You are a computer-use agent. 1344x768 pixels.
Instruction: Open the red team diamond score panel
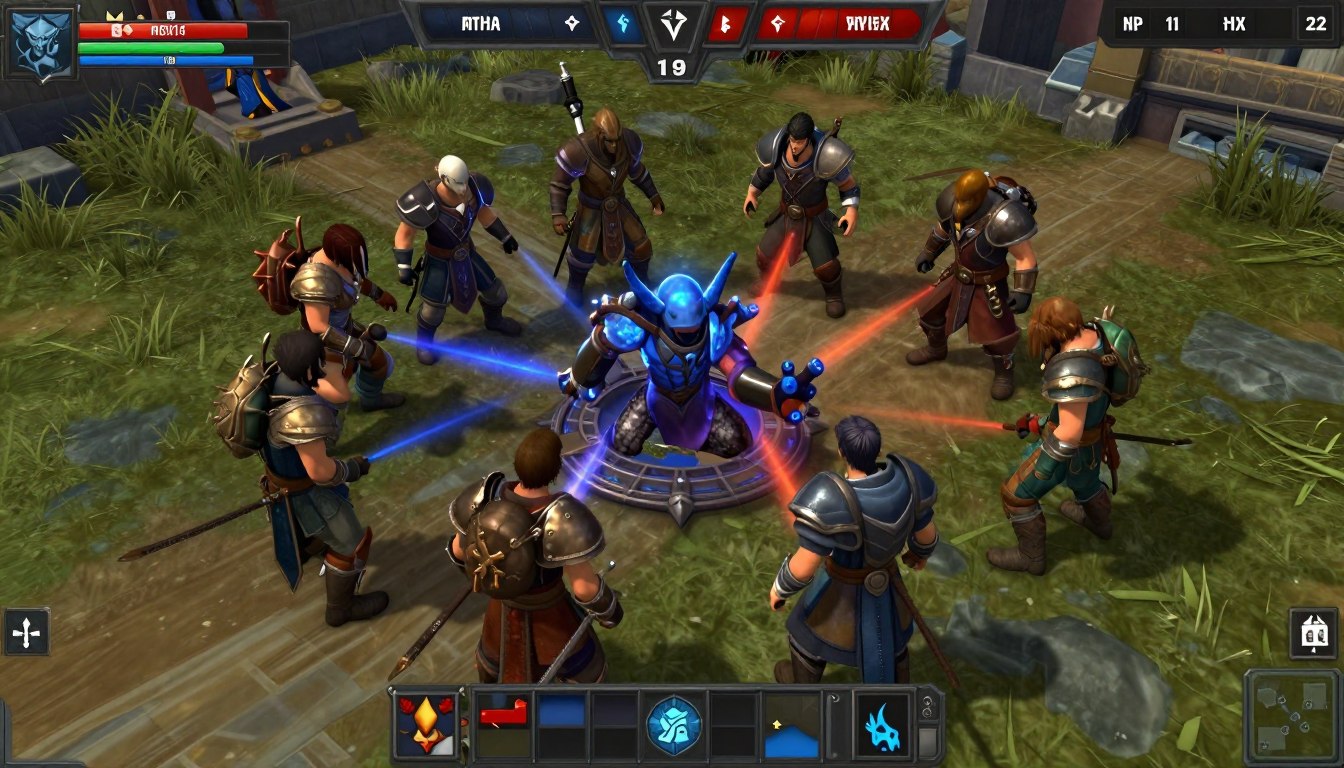777,23
